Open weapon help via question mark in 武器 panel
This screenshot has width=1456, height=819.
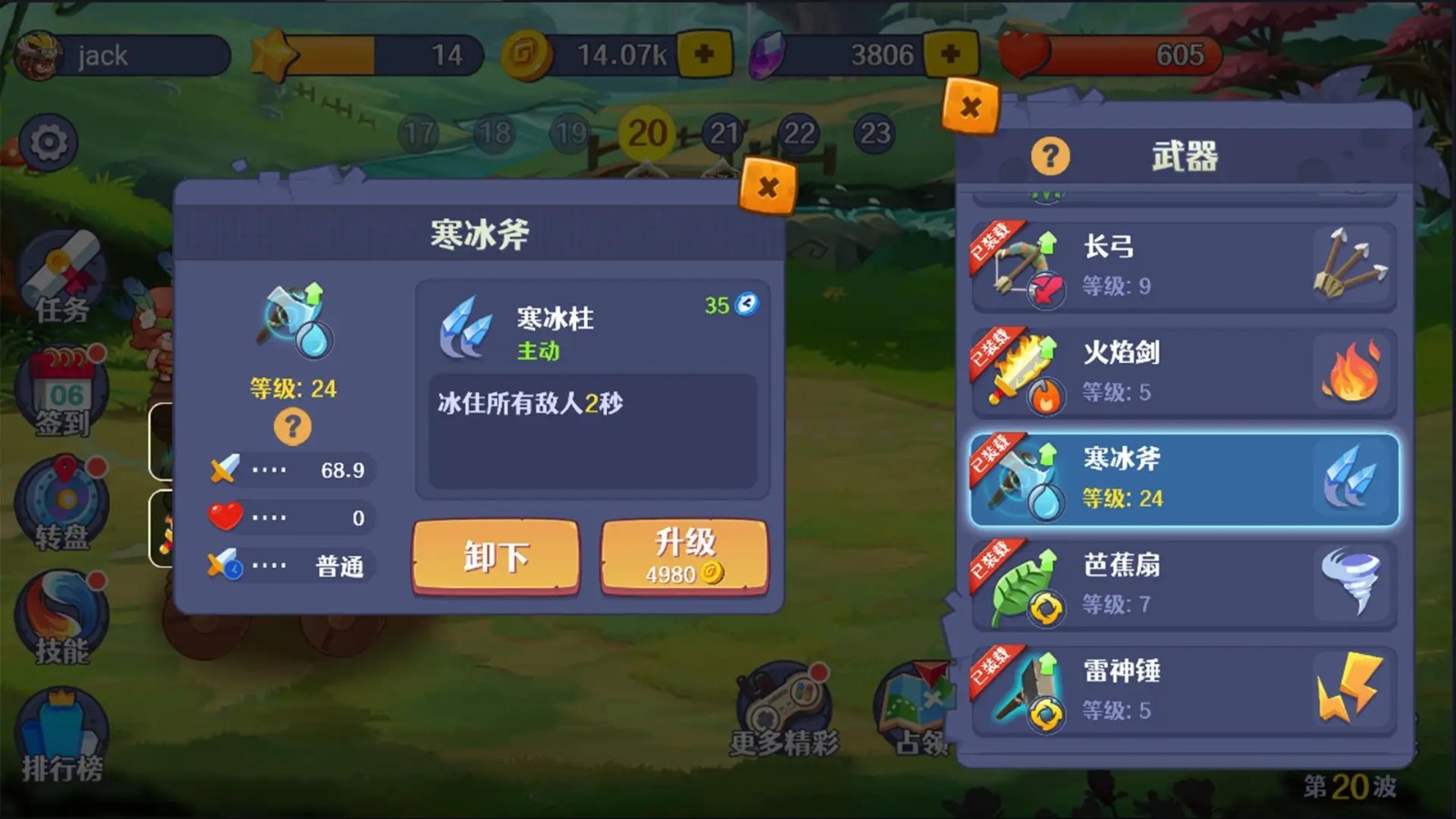pyautogui.click(x=1051, y=155)
